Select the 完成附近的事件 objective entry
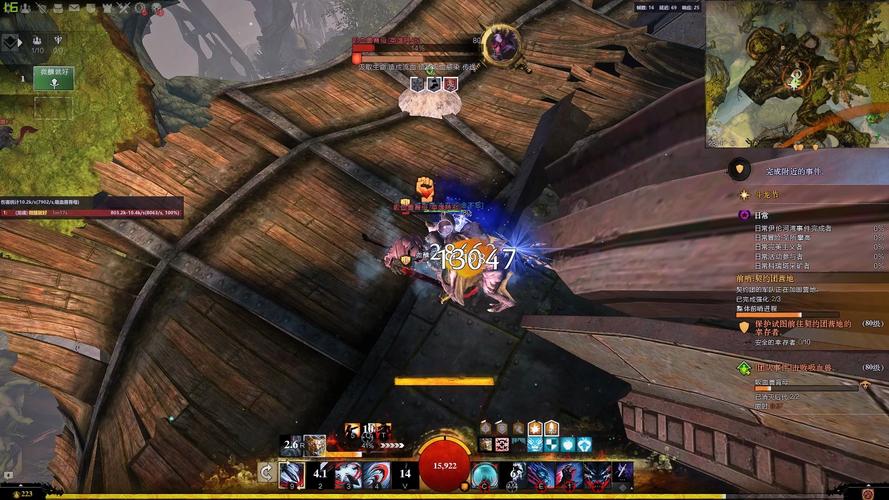889x500 pixels. pos(793,171)
